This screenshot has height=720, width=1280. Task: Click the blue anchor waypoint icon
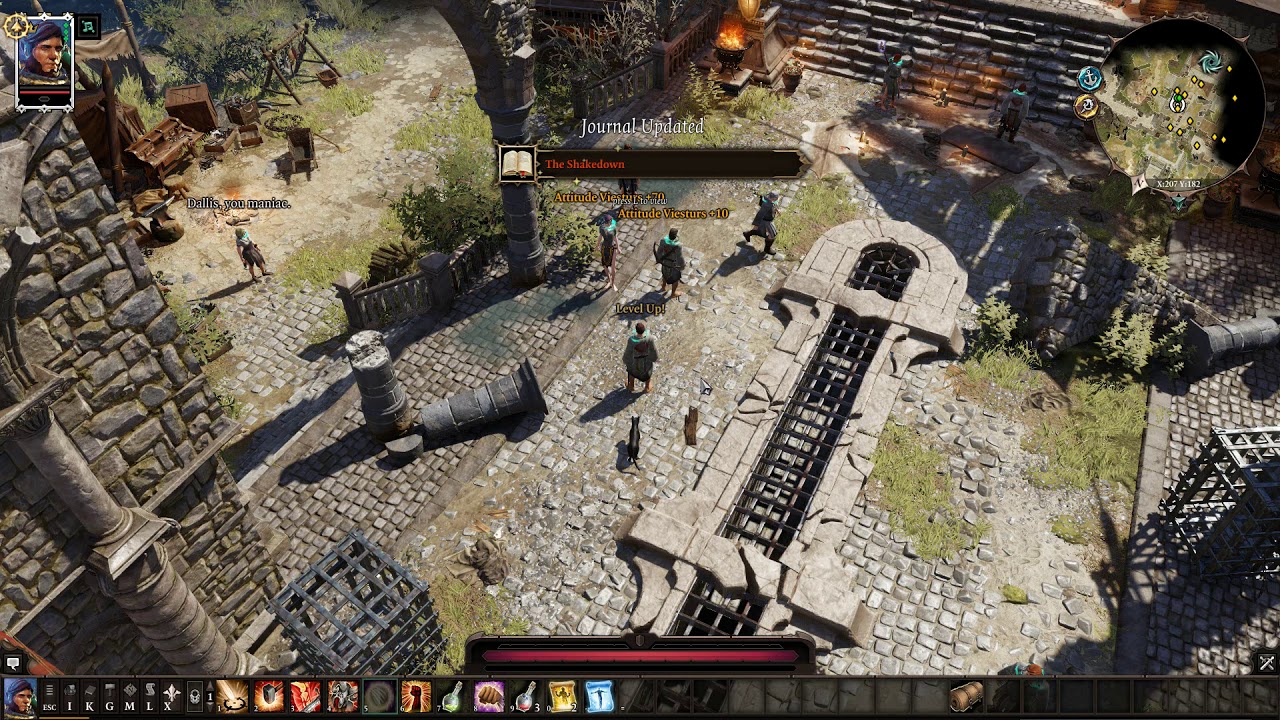tap(1090, 78)
